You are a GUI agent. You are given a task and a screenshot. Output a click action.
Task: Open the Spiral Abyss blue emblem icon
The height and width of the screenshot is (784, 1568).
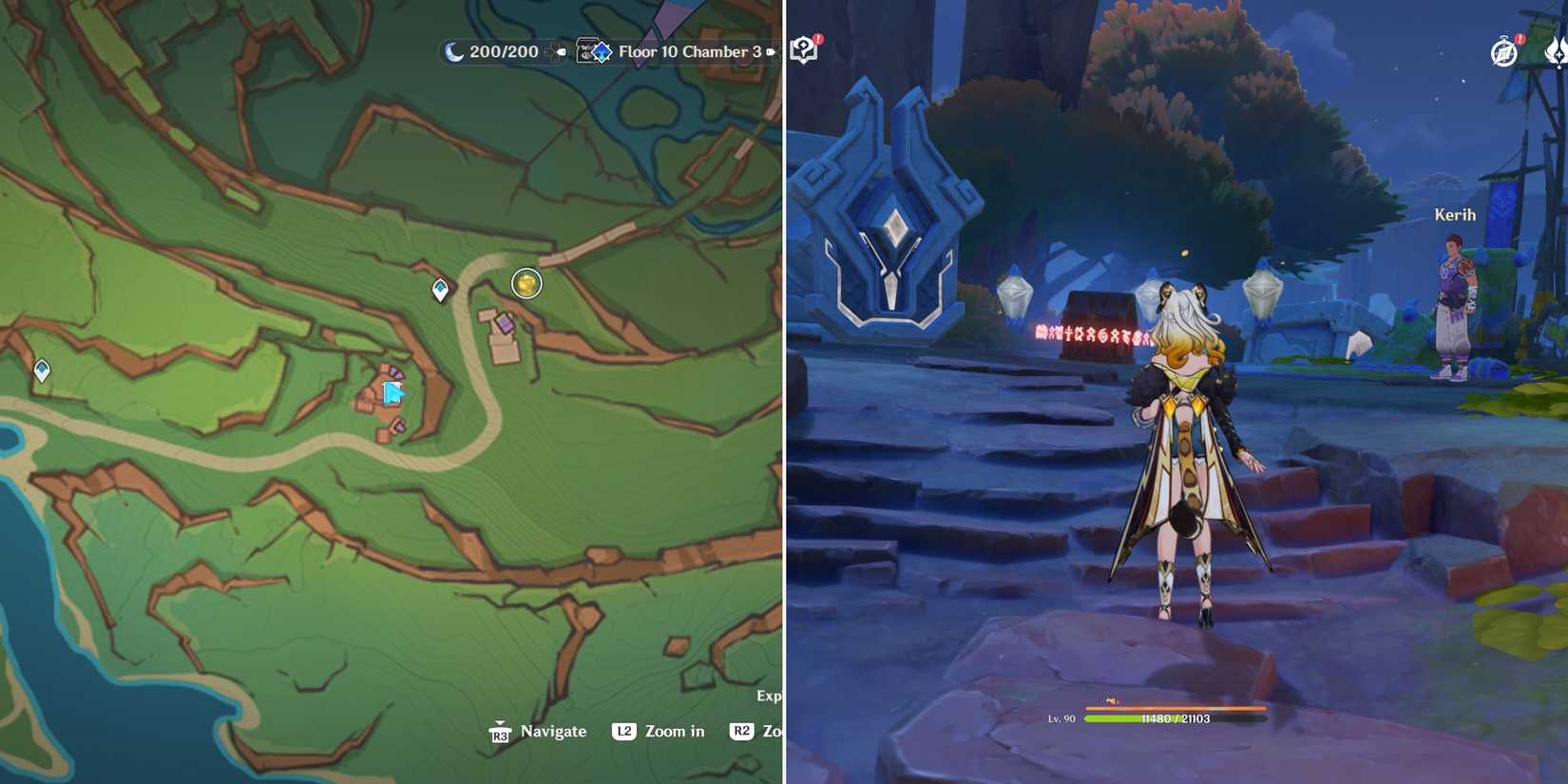(602, 52)
